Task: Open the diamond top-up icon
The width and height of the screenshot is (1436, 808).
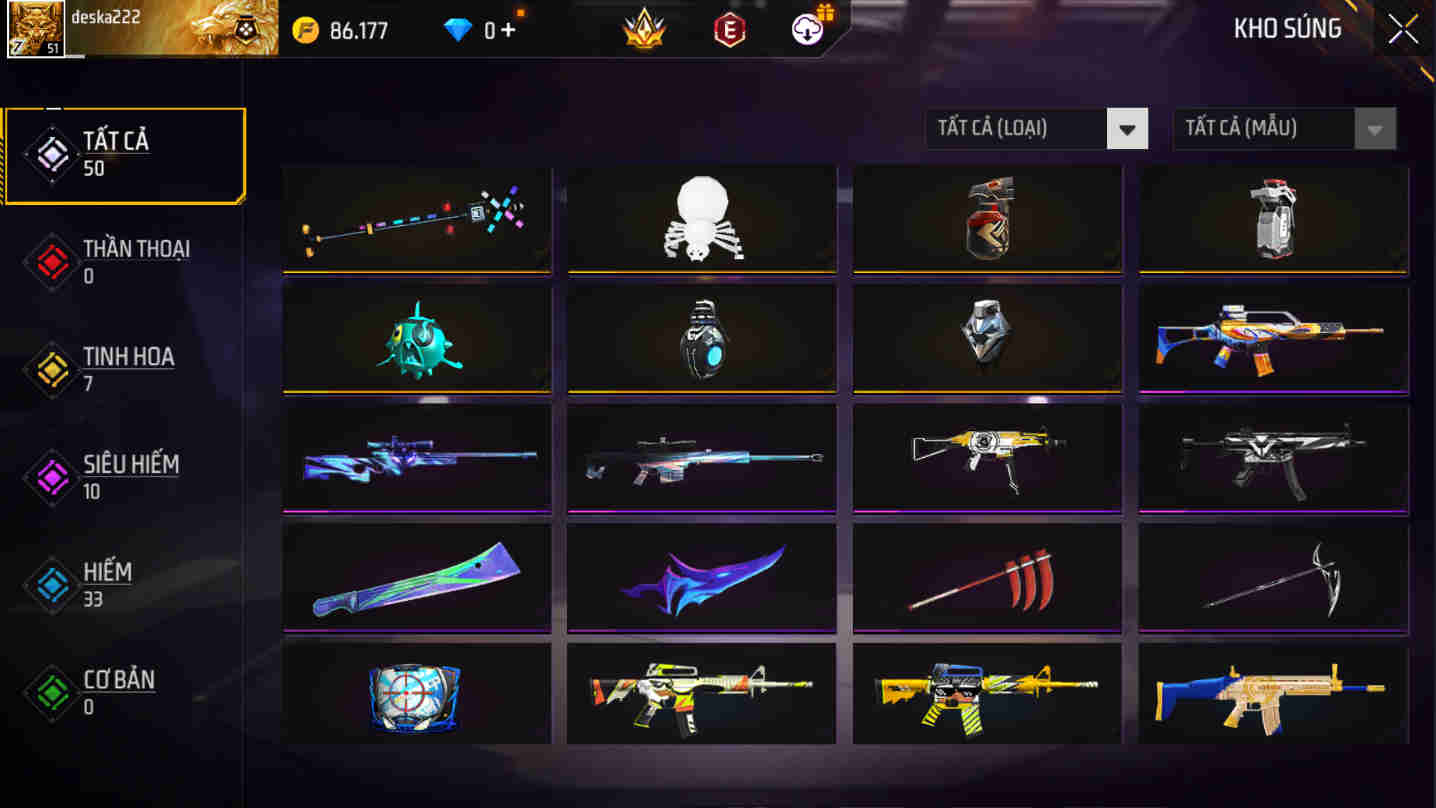Action: pos(456,28)
